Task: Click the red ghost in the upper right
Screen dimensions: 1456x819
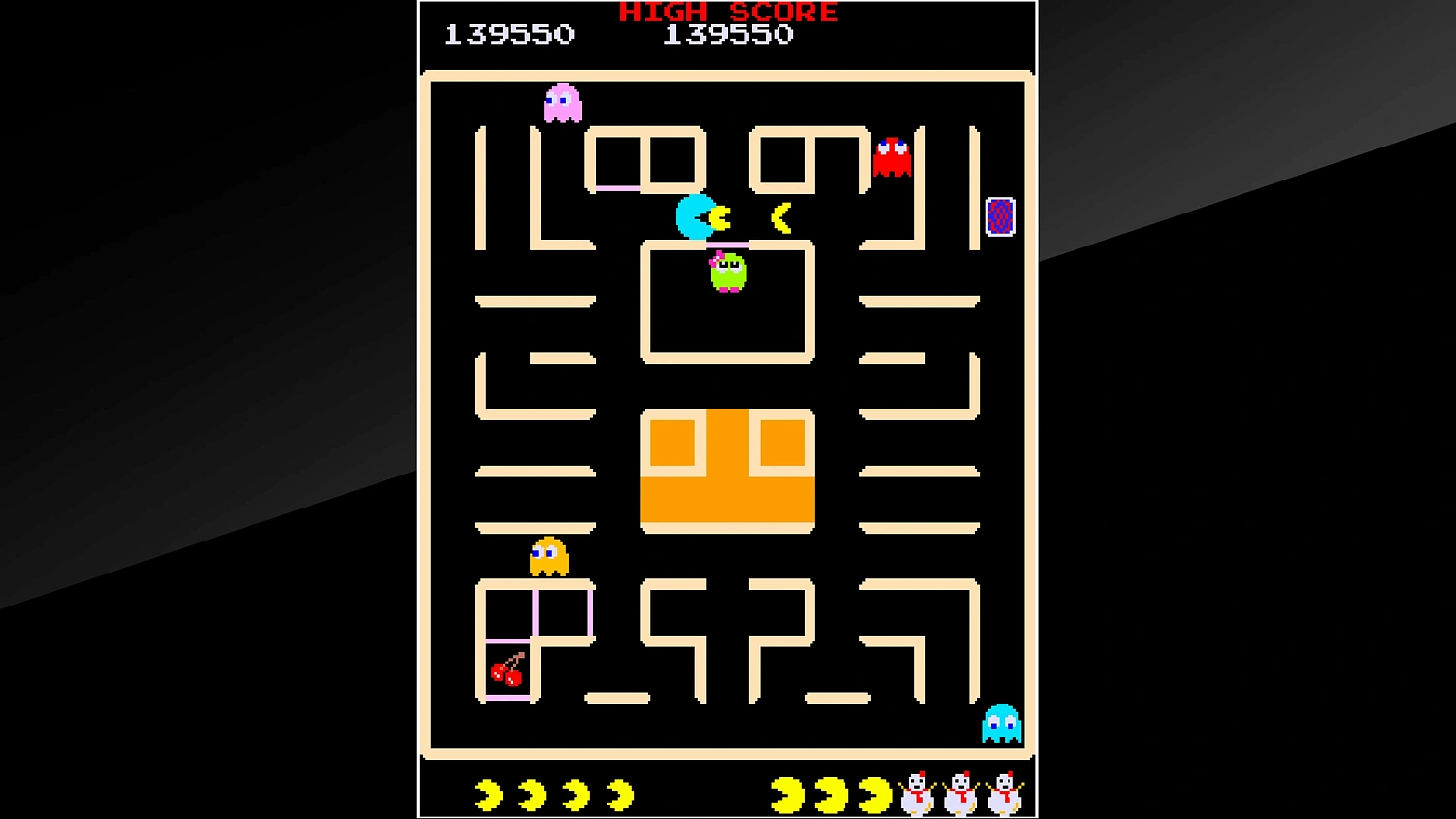Action: click(x=893, y=155)
